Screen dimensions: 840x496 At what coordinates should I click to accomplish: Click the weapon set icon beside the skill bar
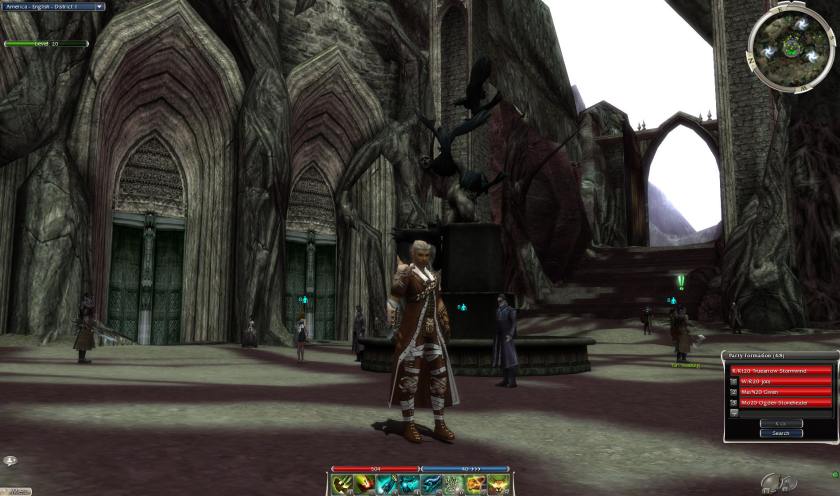771,484
